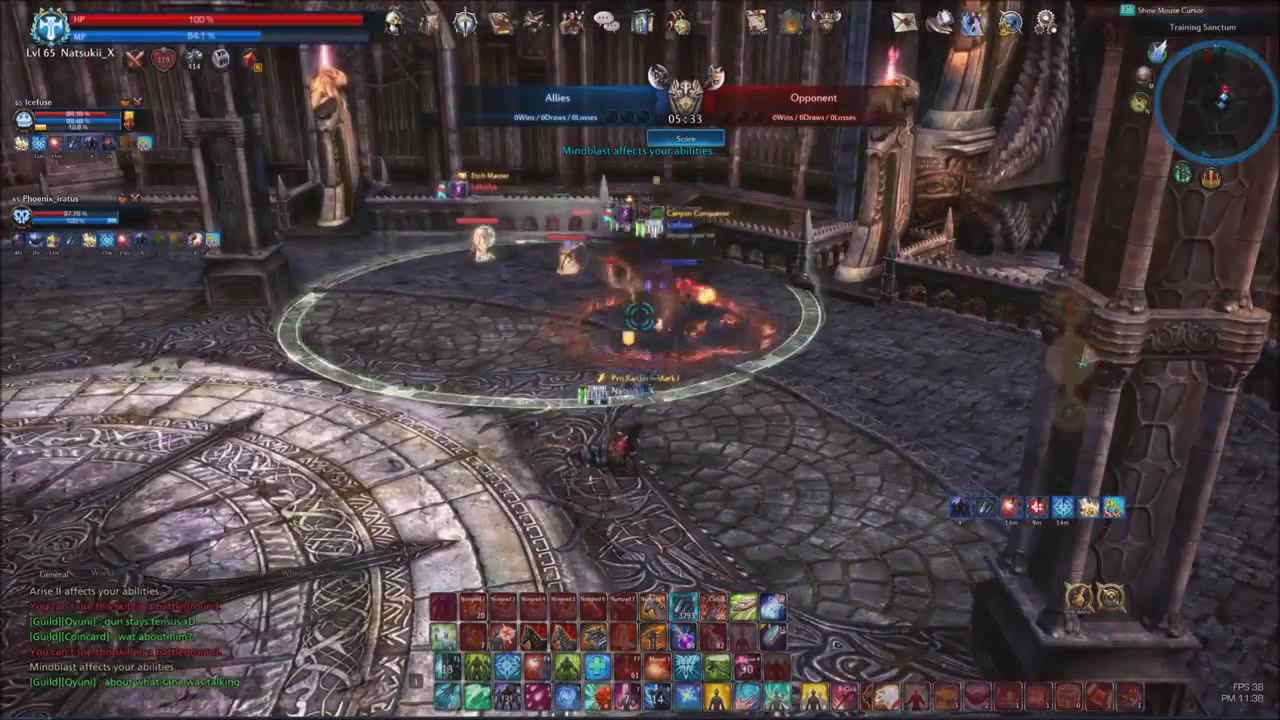The image size is (1280, 720).
Task: Select the healing cross skill on hotbar
Action: coord(597,666)
